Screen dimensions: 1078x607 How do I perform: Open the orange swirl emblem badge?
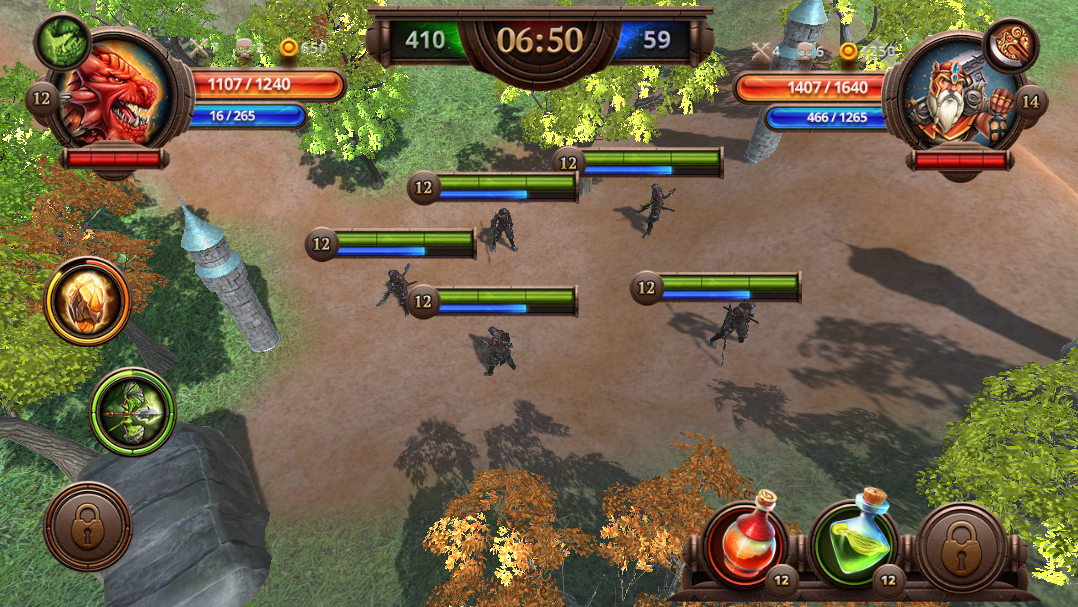coord(1011,45)
